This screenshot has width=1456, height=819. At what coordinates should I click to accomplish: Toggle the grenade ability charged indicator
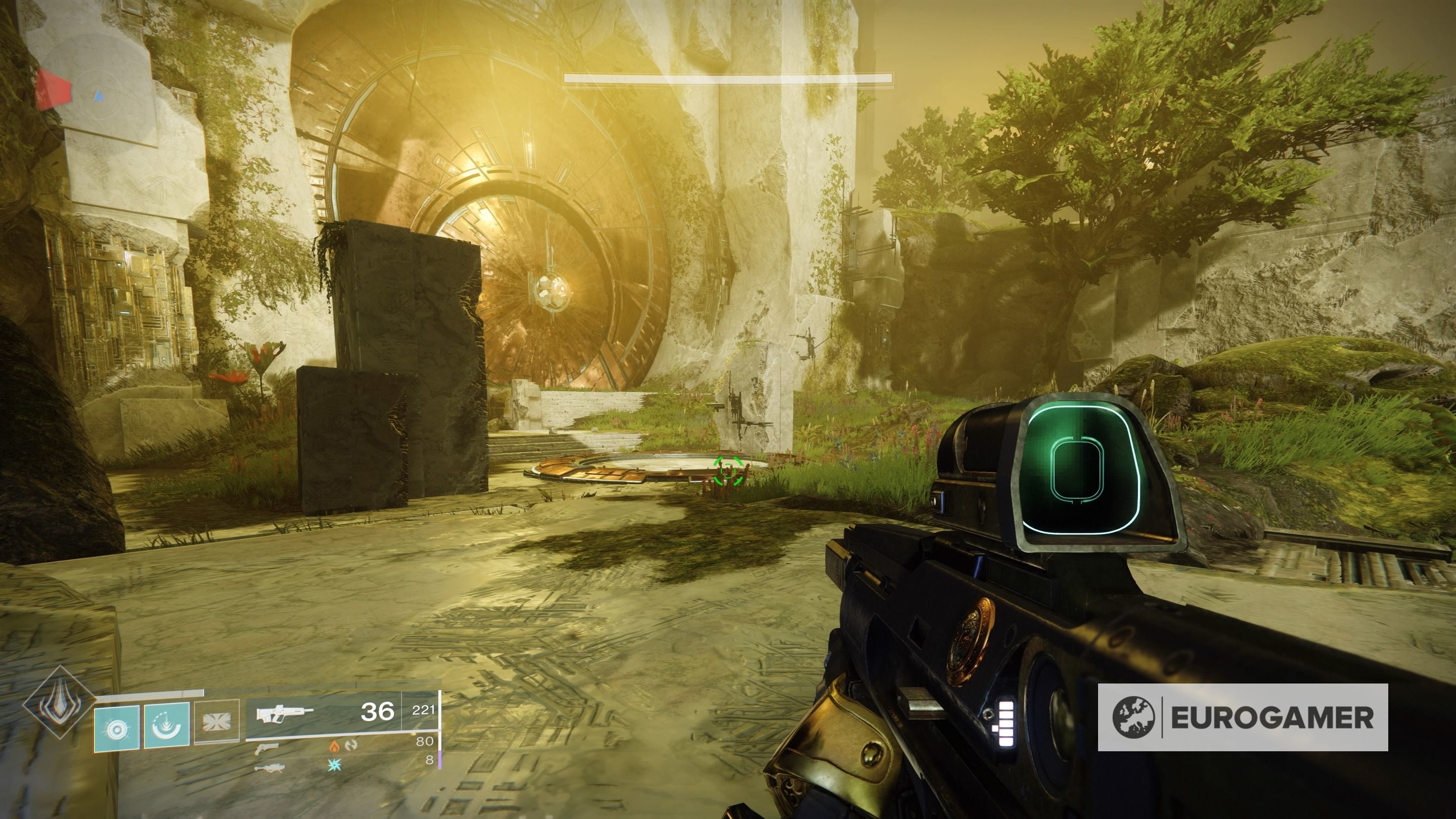[116, 727]
